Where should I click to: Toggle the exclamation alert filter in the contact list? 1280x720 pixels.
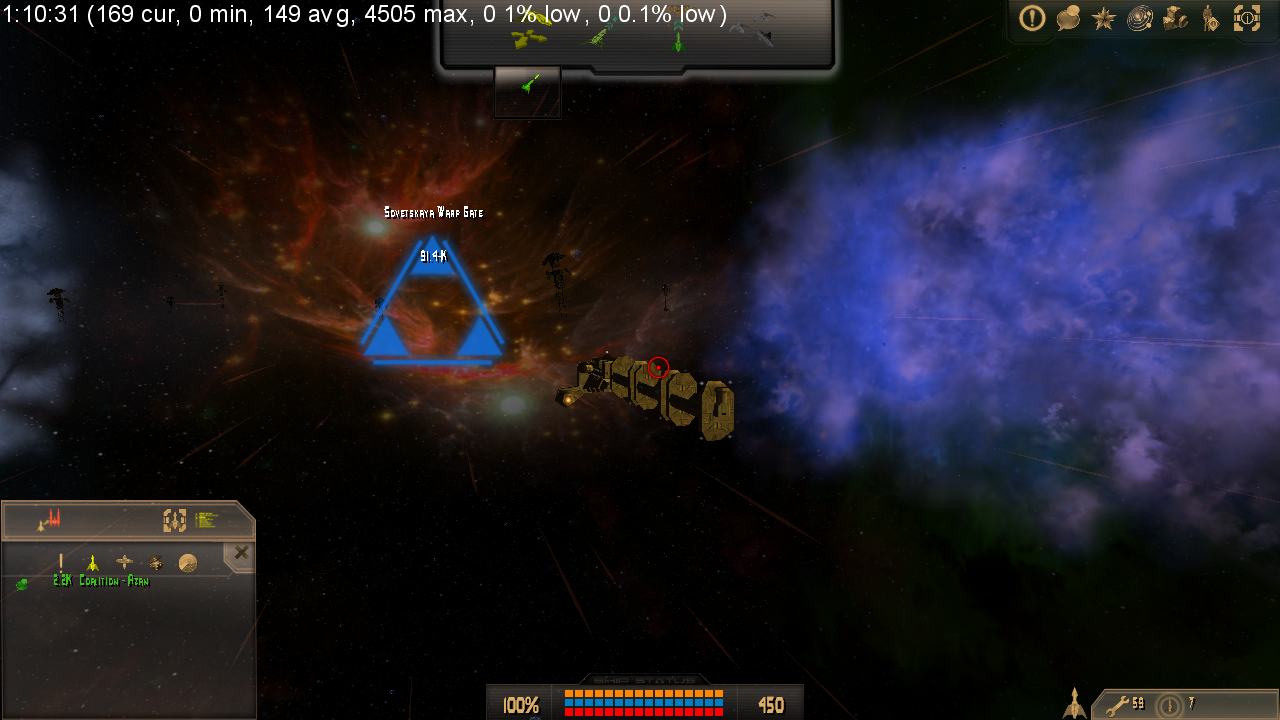pos(60,562)
